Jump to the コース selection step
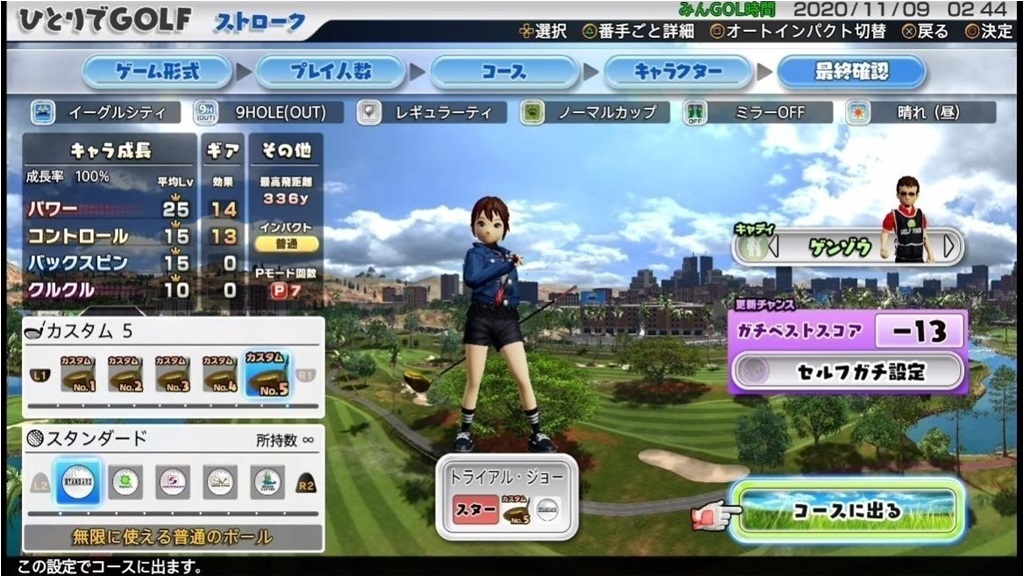Viewport: 1024px width, 577px height. (x=504, y=72)
